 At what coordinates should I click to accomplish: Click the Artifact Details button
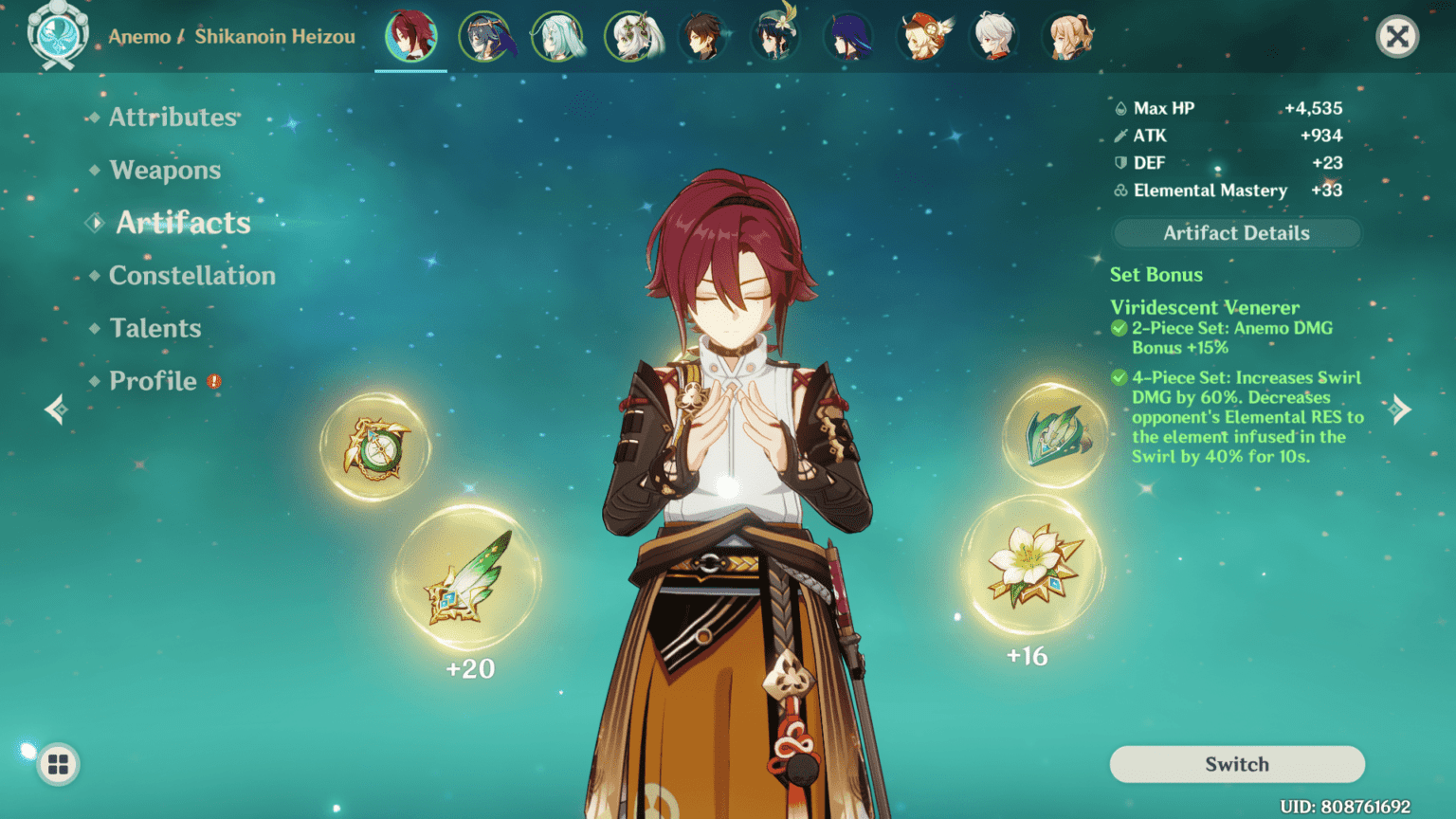coord(1236,233)
